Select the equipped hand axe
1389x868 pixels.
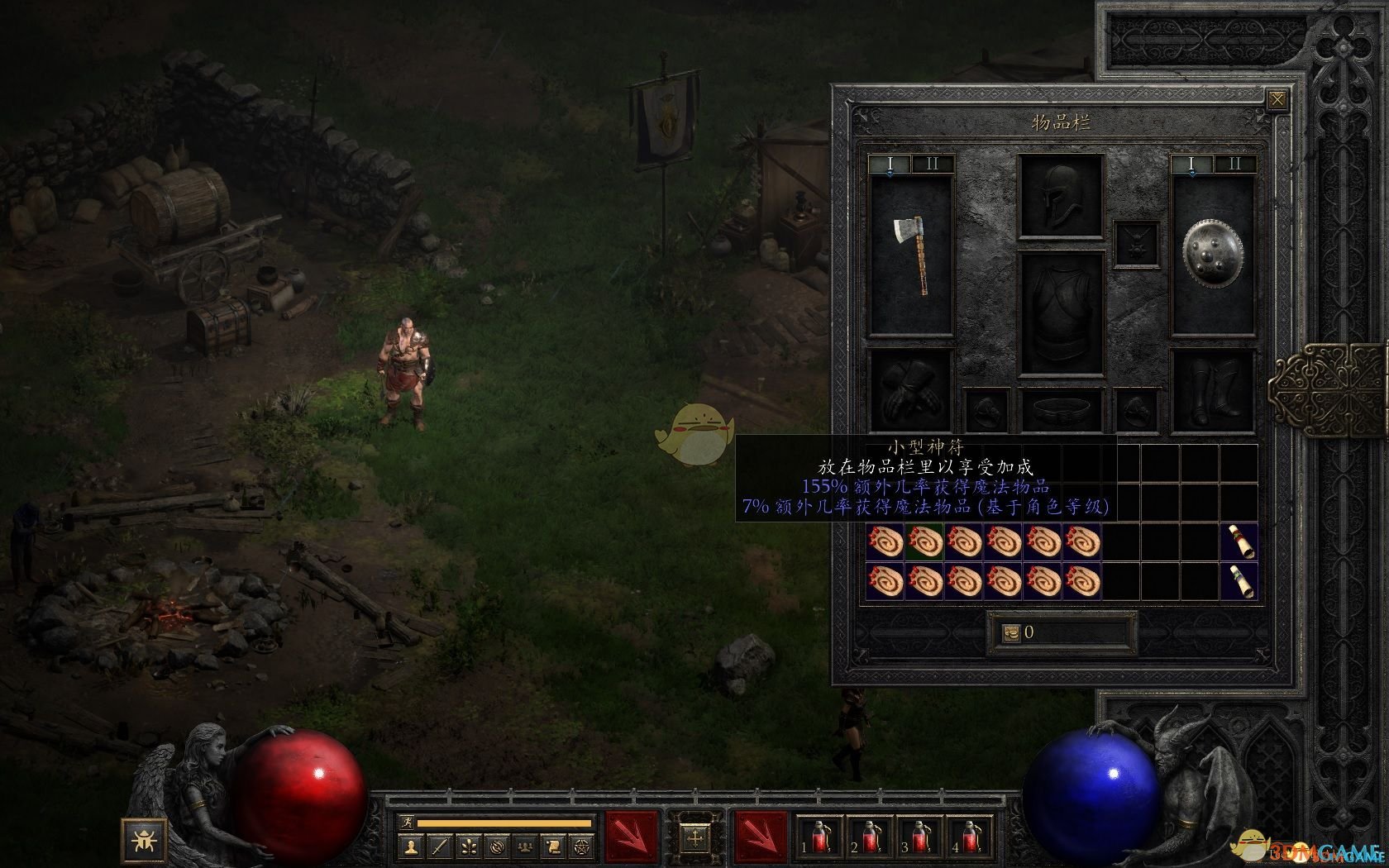(910, 255)
